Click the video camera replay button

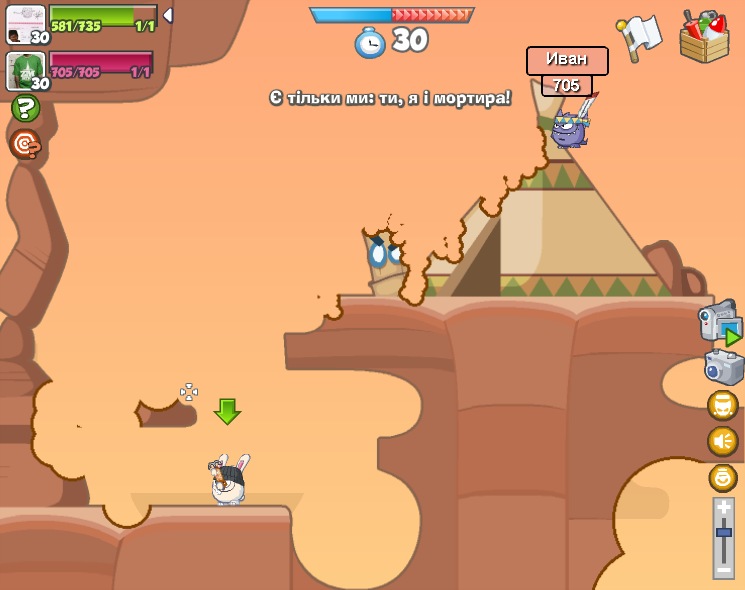pyautogui.click(x=720, y=322)
